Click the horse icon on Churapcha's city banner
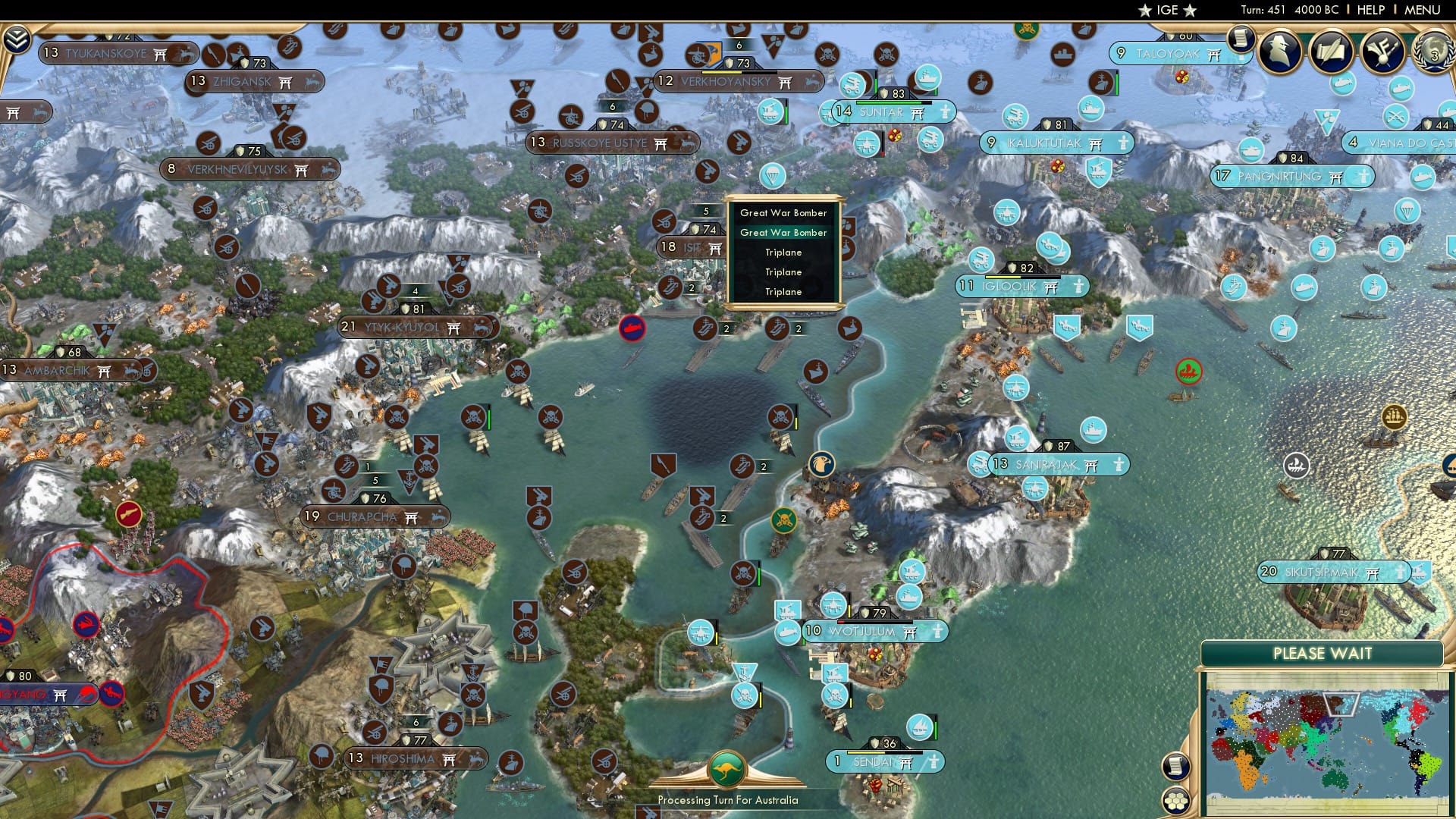The image size is (1456, 819). pyautogui.click(x=436, y=516)
